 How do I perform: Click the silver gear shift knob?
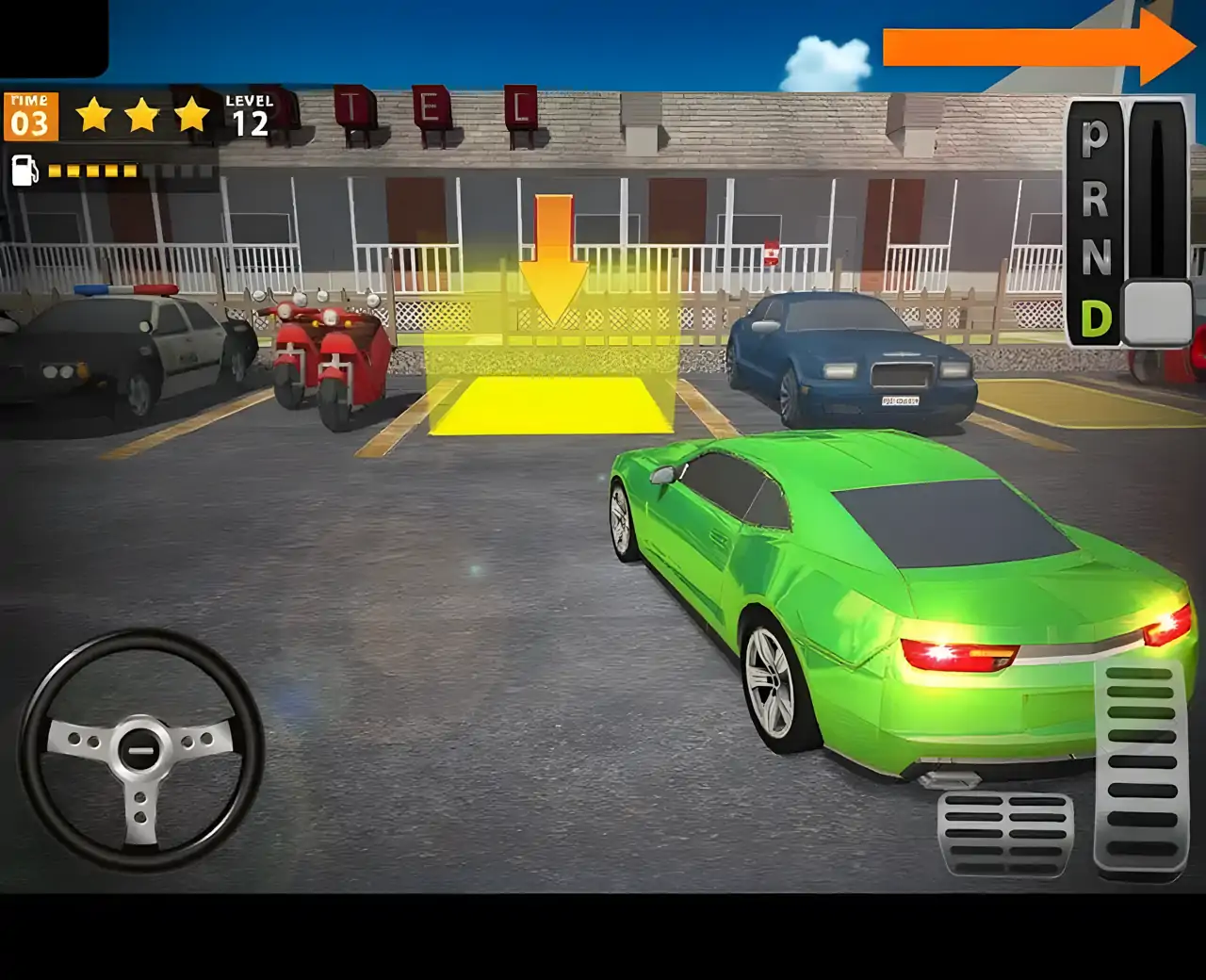coord(1158,312)
